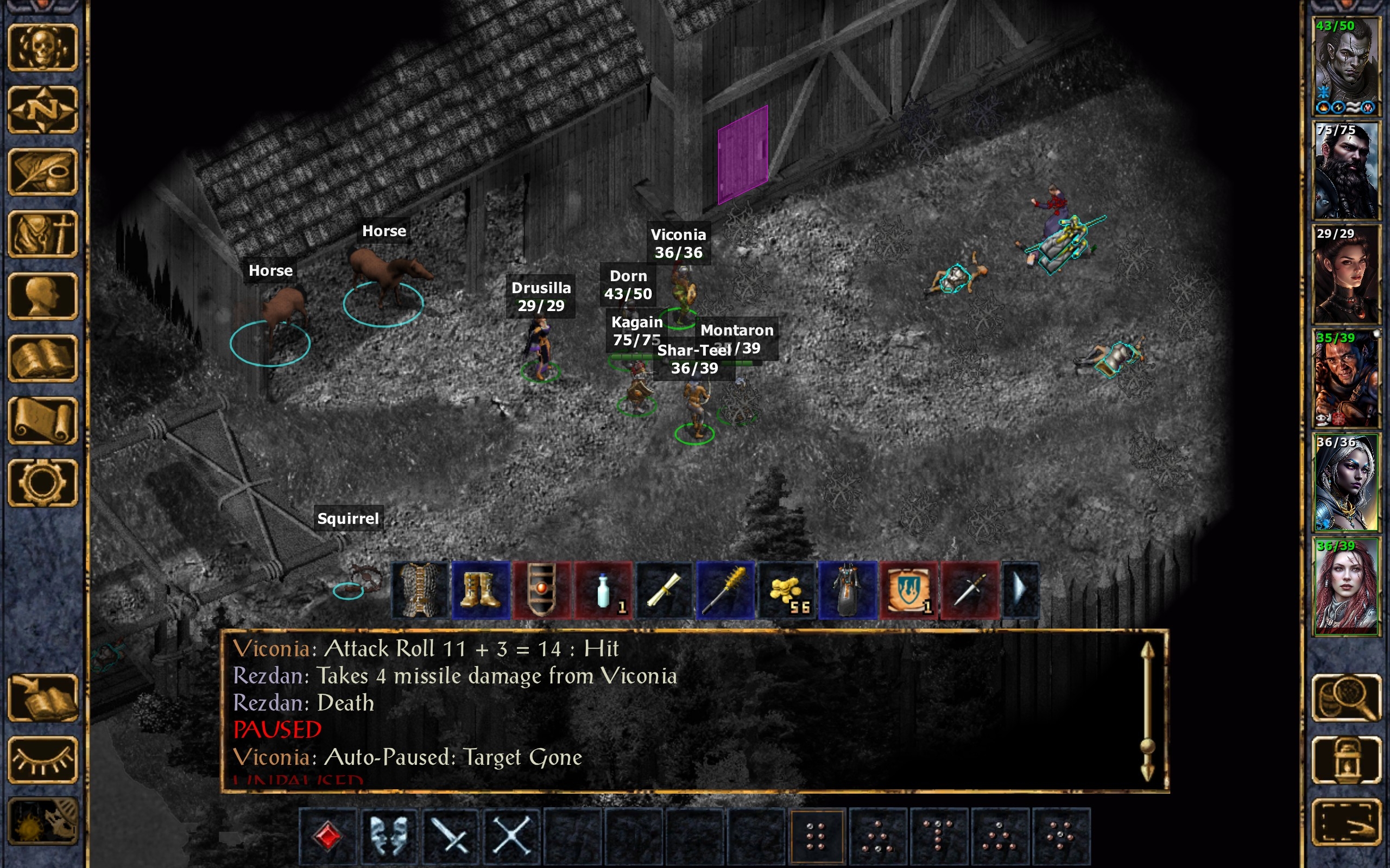Viewport: 1390px width, 868px height.
Task: Open the priest scroll button
Action: coord(43,421)
